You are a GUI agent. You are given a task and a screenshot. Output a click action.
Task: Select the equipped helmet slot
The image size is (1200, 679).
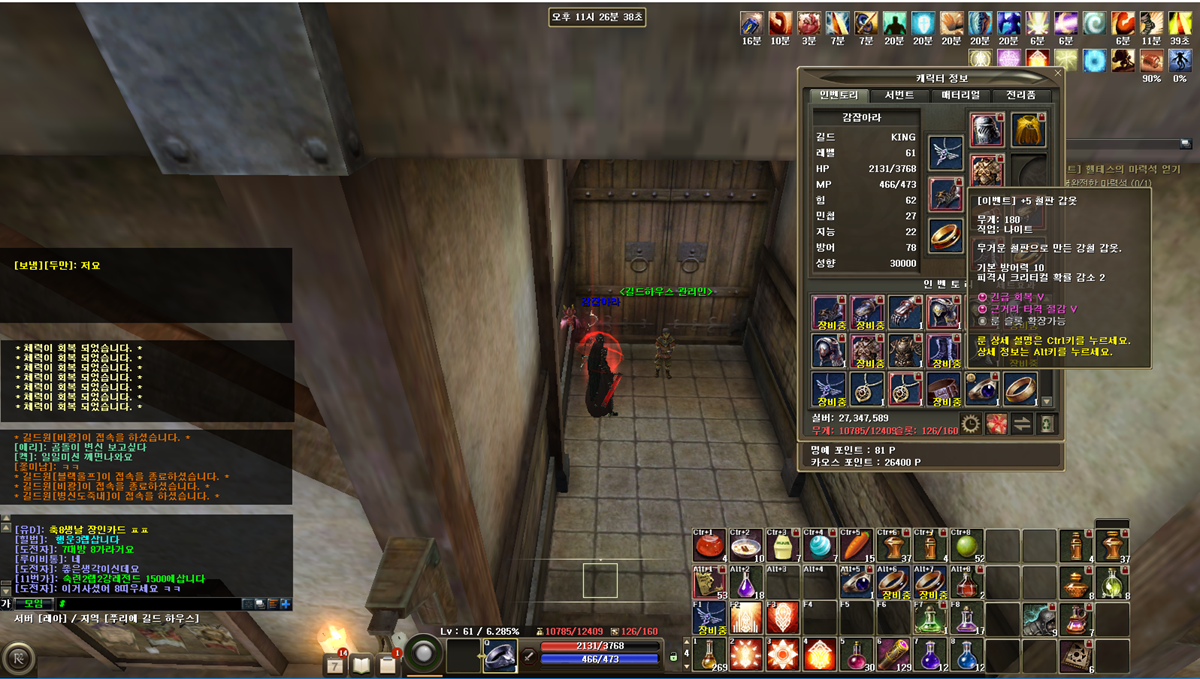pos(987,130)
